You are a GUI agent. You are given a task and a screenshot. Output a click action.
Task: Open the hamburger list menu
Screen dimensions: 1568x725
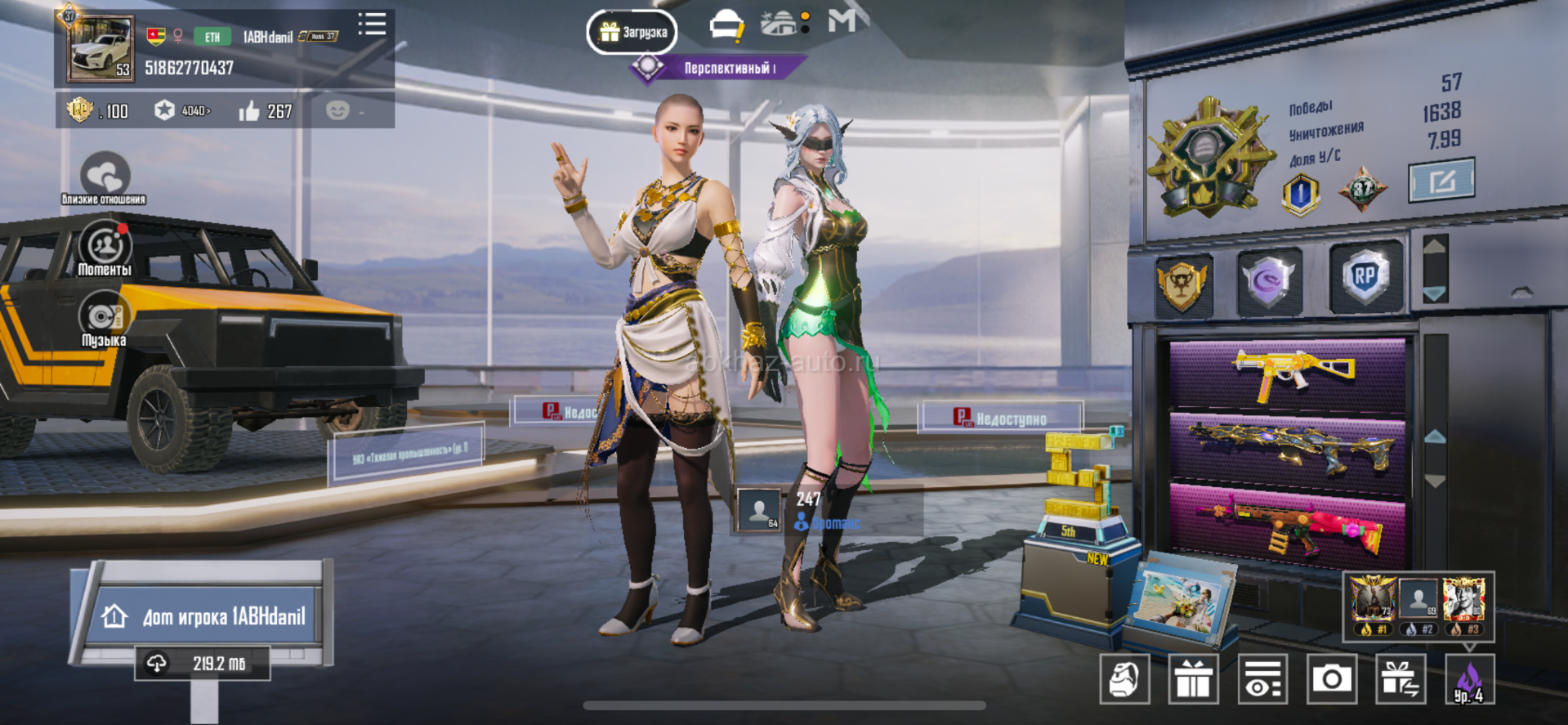click(372, 24)
